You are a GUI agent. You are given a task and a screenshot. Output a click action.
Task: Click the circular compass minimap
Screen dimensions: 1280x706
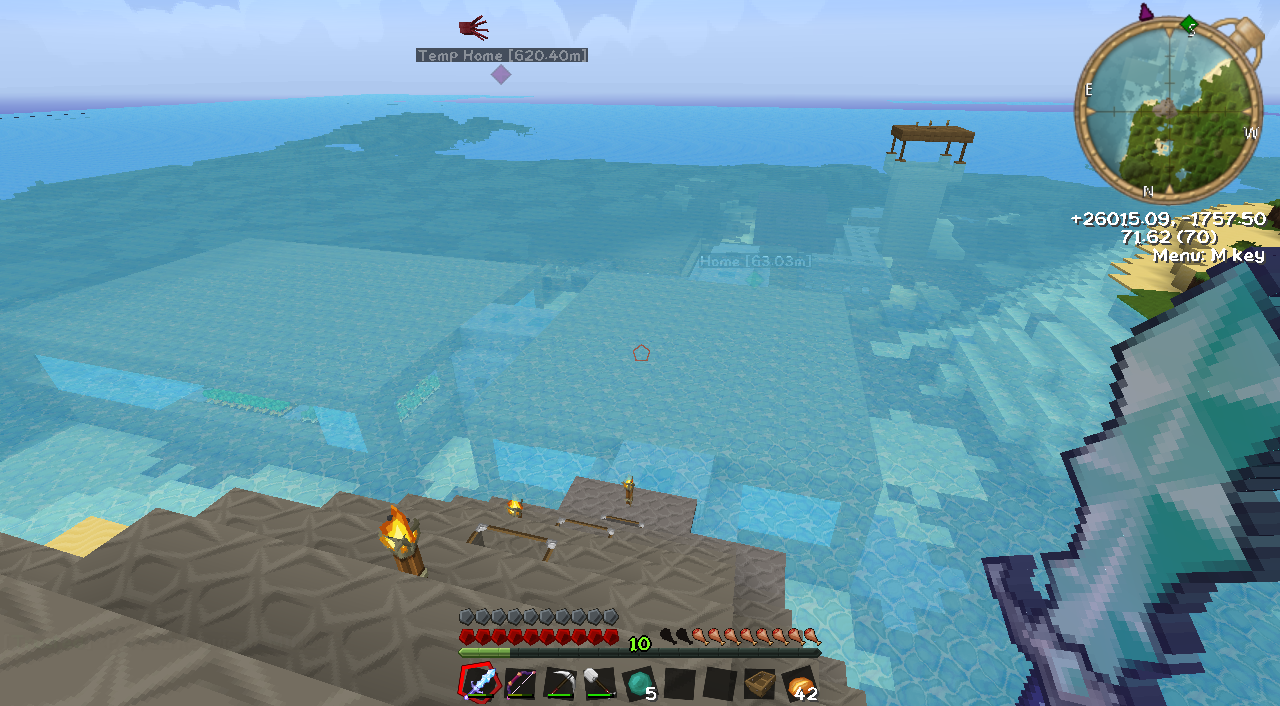point(1167,110)
